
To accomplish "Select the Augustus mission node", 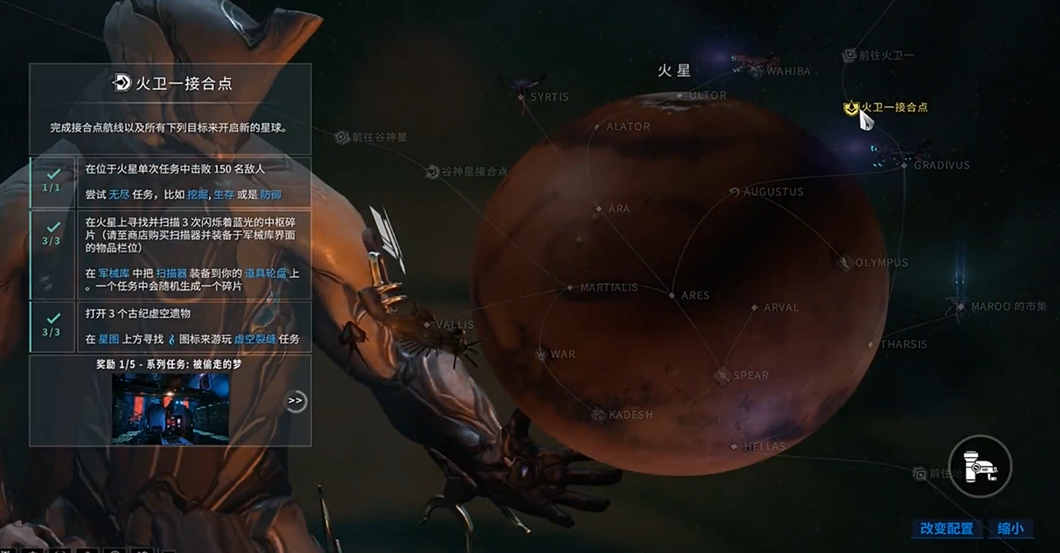I will click(735, 191).
